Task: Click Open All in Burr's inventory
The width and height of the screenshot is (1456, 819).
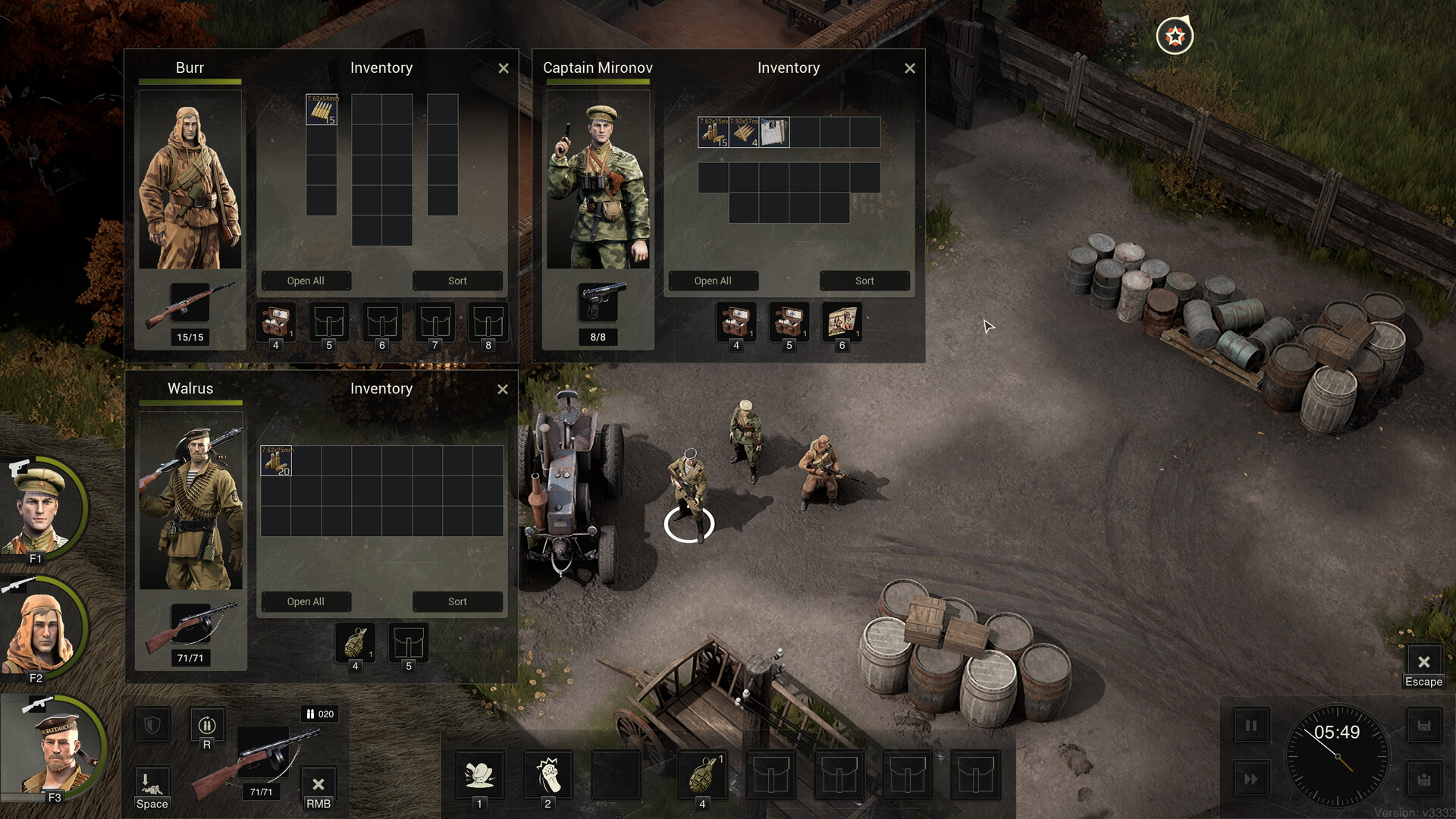Action: click(306, 281)
